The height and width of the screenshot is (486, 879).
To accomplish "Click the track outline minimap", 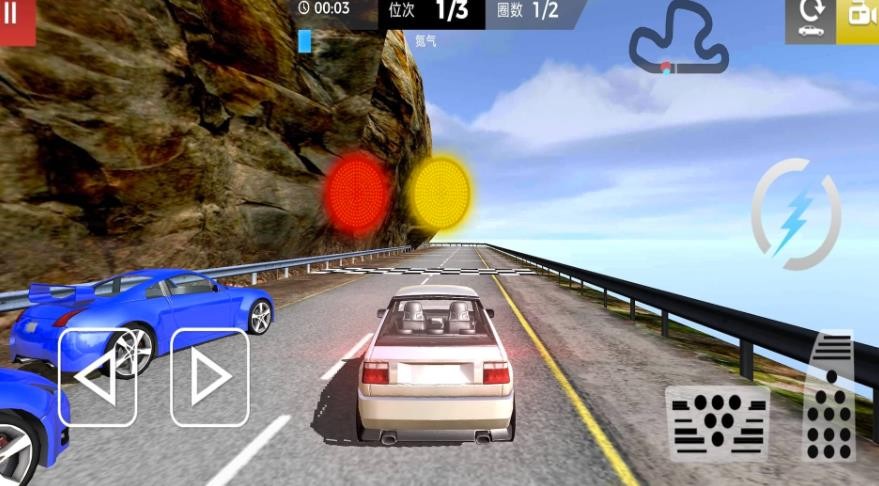I will 678,42.
